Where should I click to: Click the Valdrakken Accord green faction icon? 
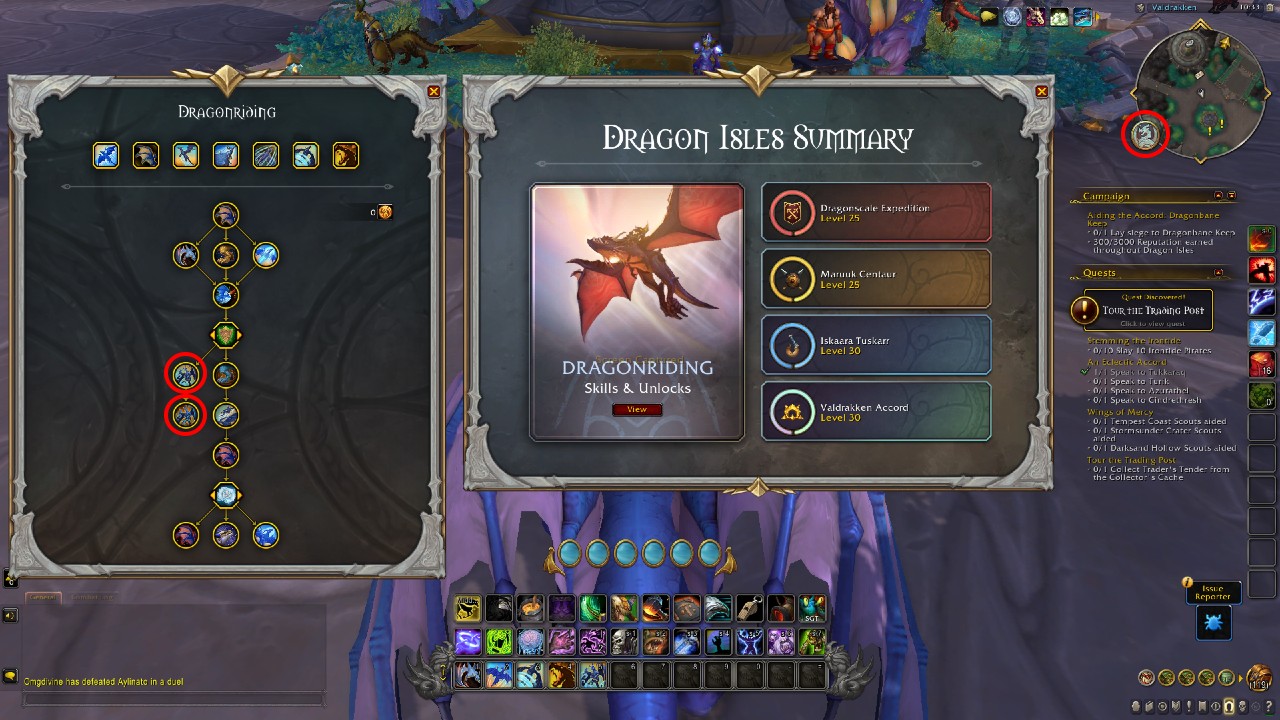coord(793,411)
